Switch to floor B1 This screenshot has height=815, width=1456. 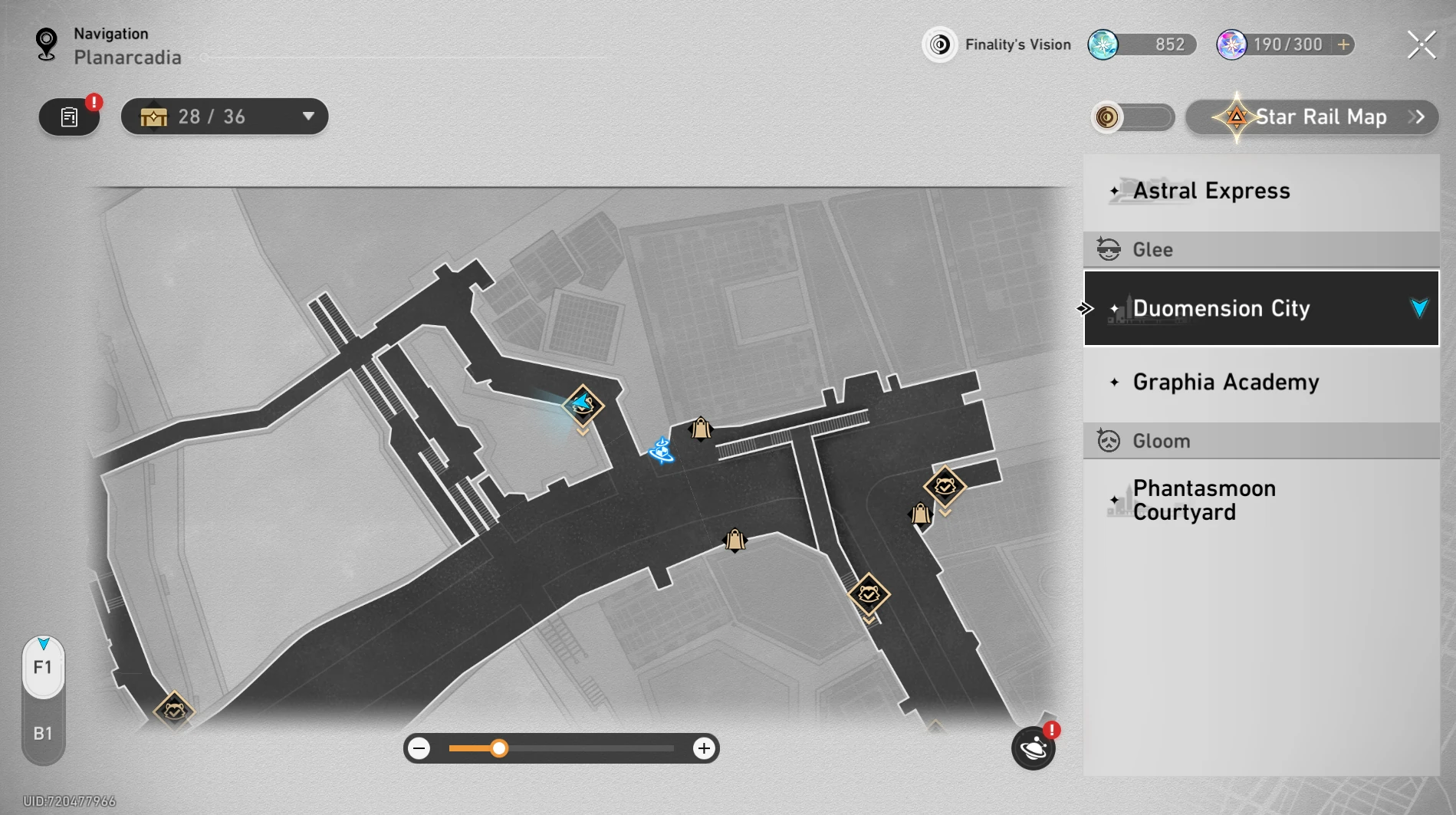[x=43, y=734]
